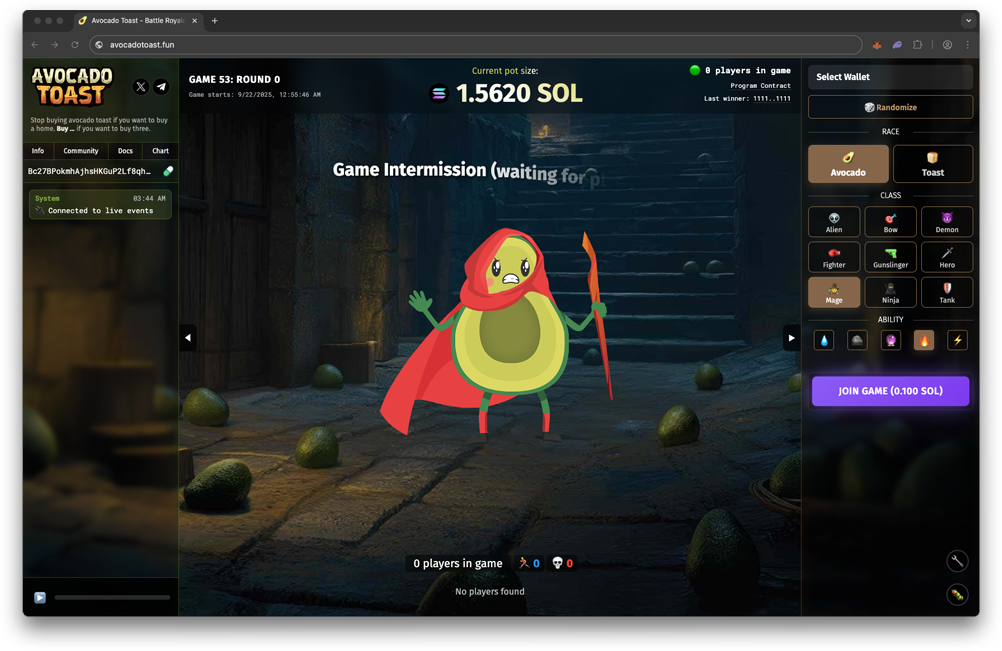Open the Telegram link icon

tap(161, 87)
